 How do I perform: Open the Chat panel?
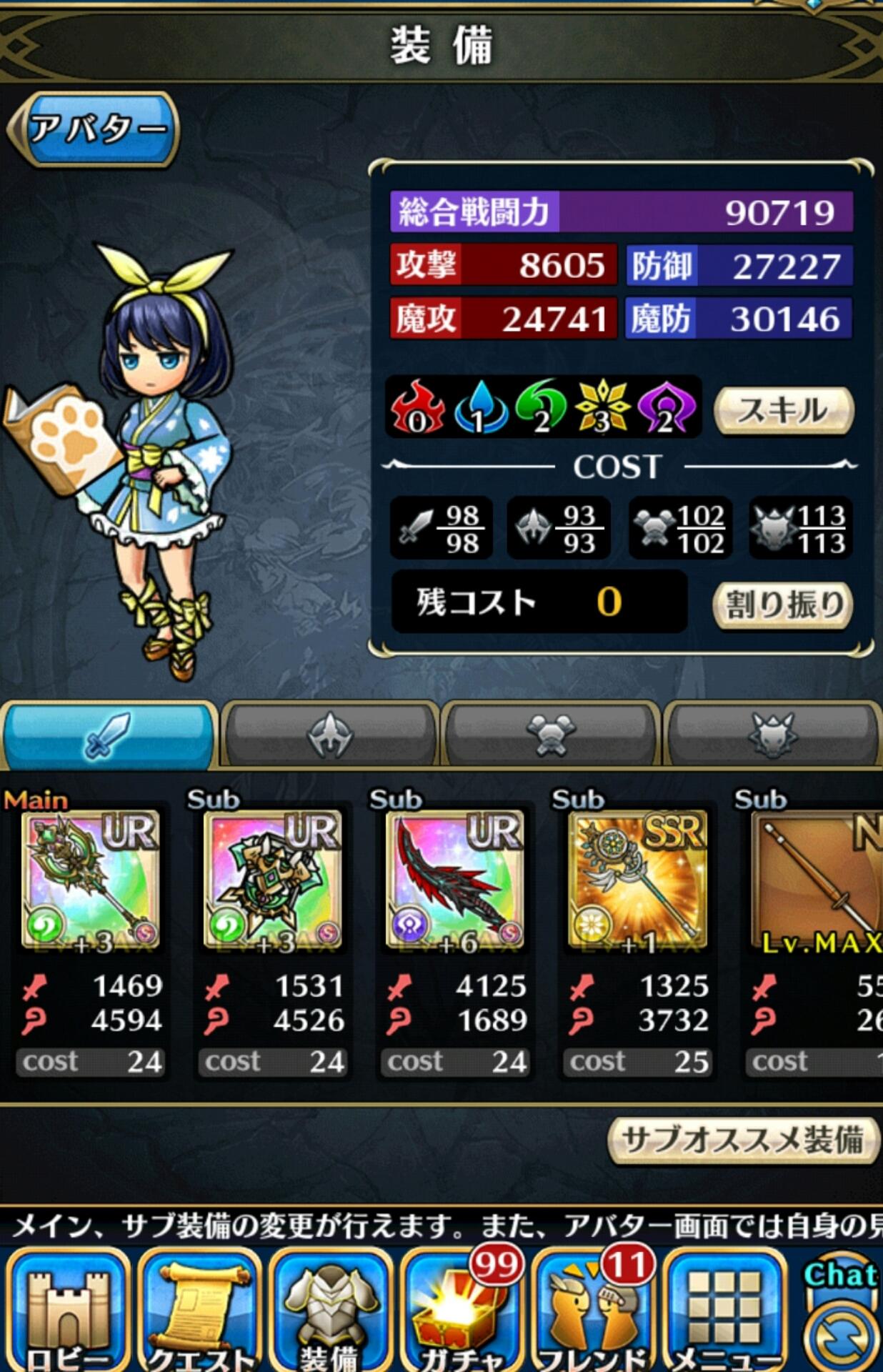(841, 1315)
